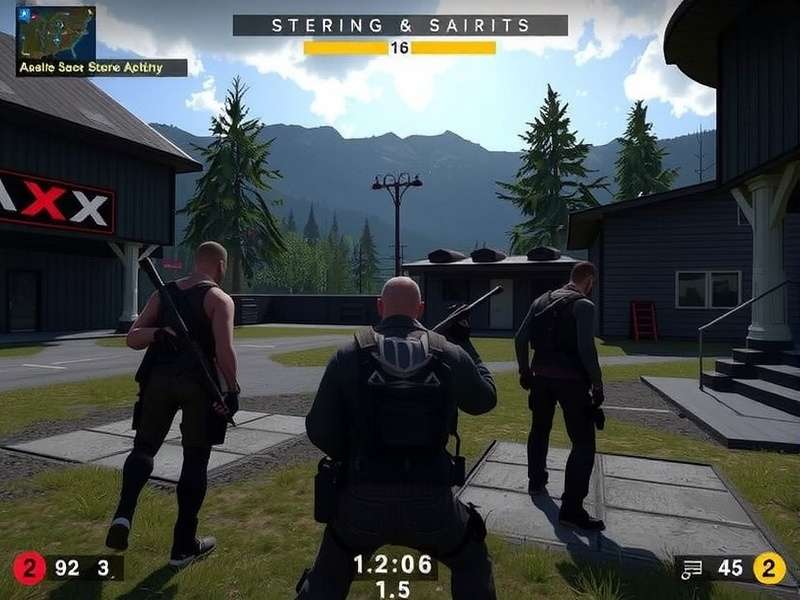Click the Stering & Sairits banner
This screenshot has height=600, width=800.
[400, 25]
